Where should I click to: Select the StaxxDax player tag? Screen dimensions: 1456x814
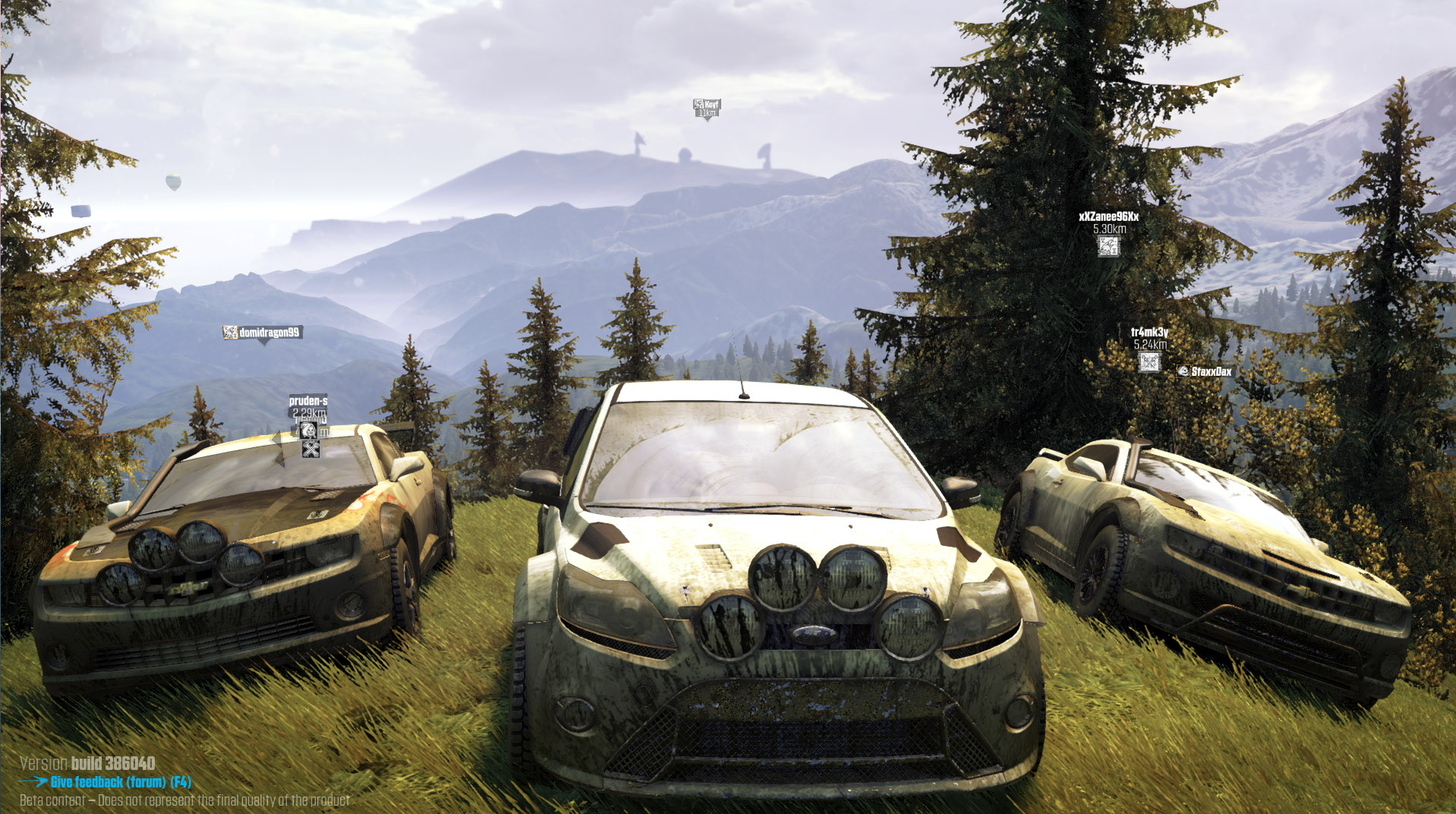point(1205,371)
